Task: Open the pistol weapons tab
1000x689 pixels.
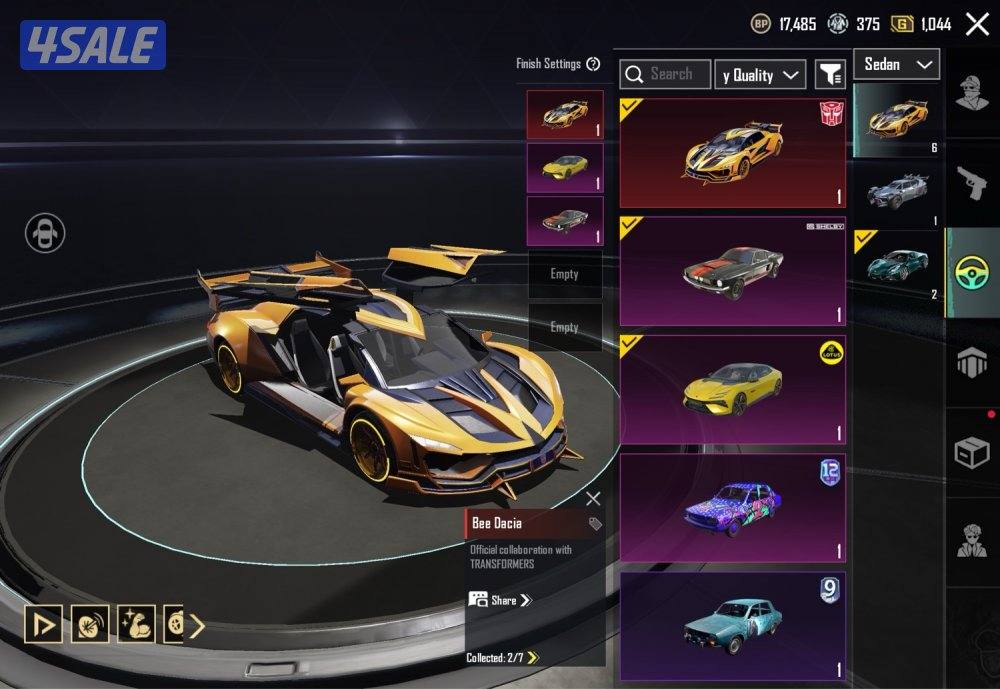Action: 972,182
